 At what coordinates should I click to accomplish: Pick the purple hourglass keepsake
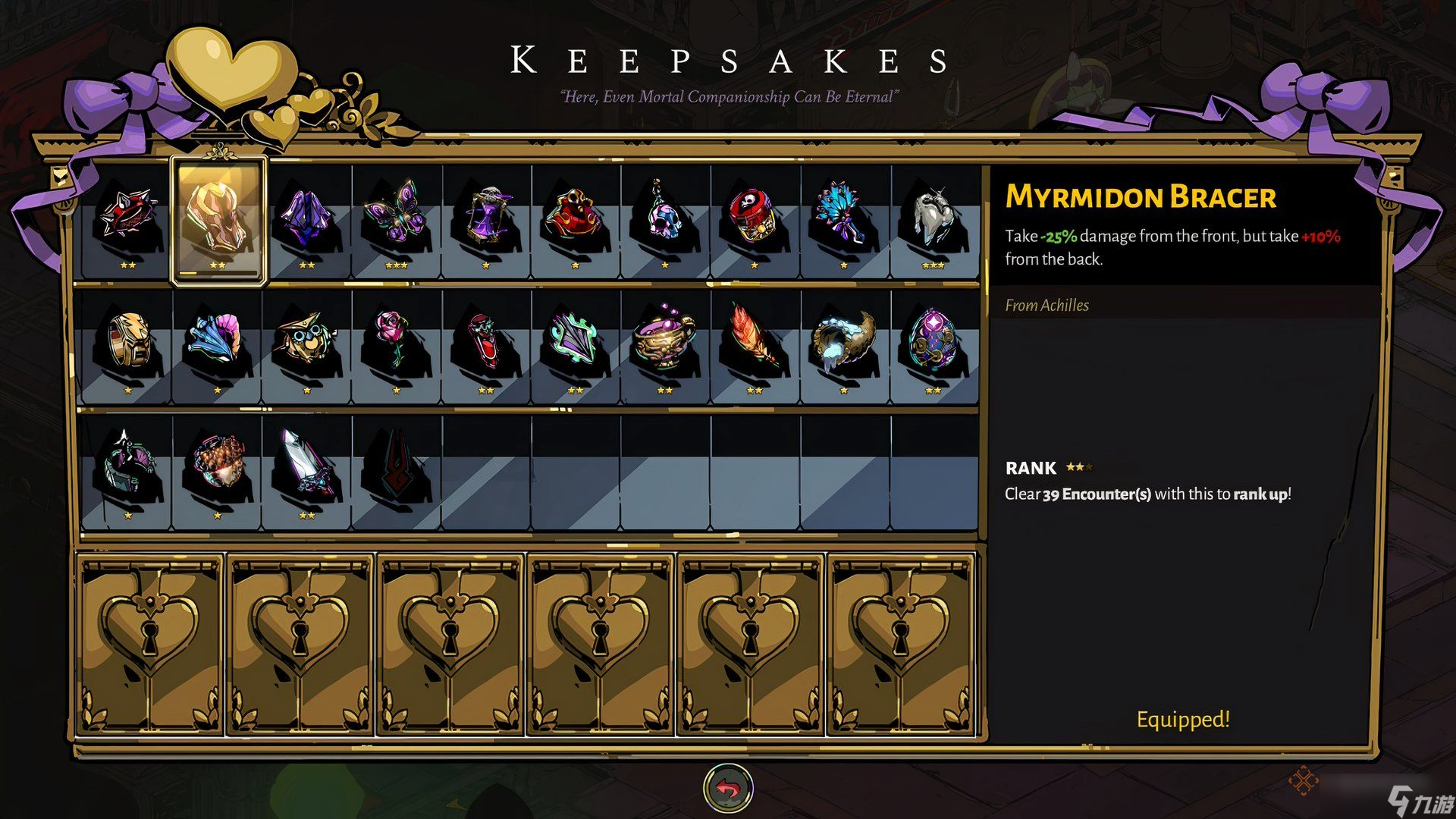click(485, 217)
